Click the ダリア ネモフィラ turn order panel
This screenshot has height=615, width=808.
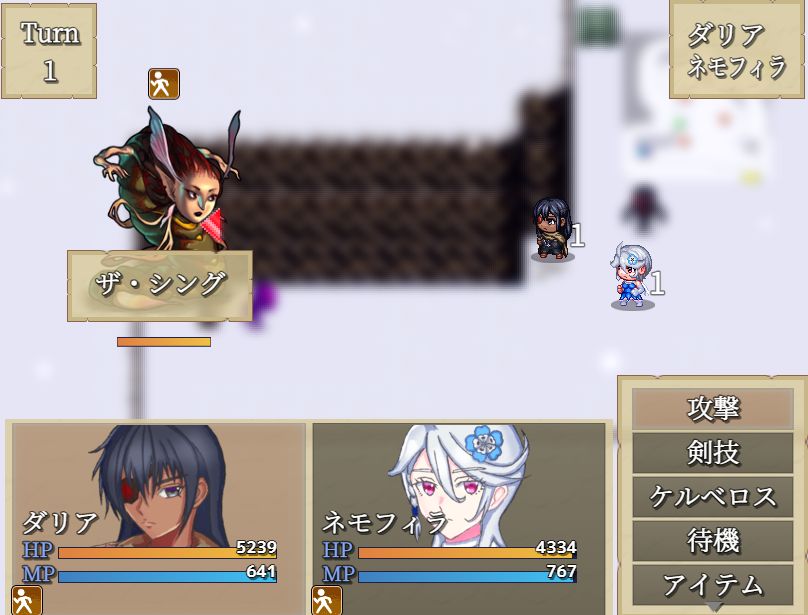738,51
